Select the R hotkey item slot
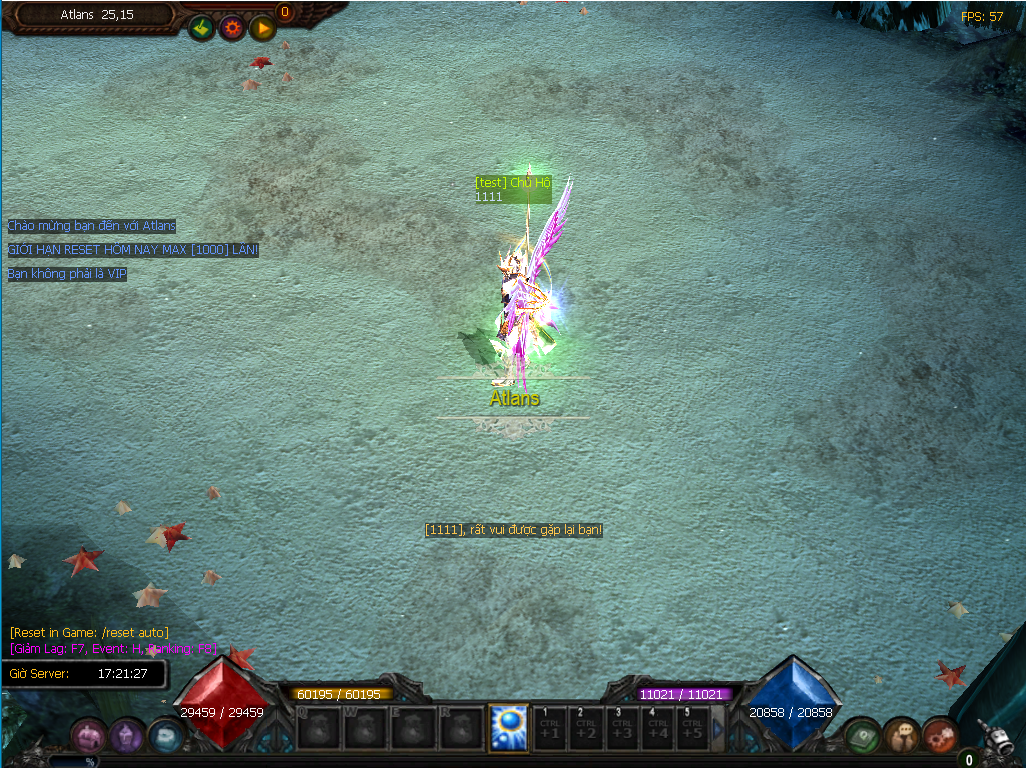1026x768 pixels. tap(460, 728)
